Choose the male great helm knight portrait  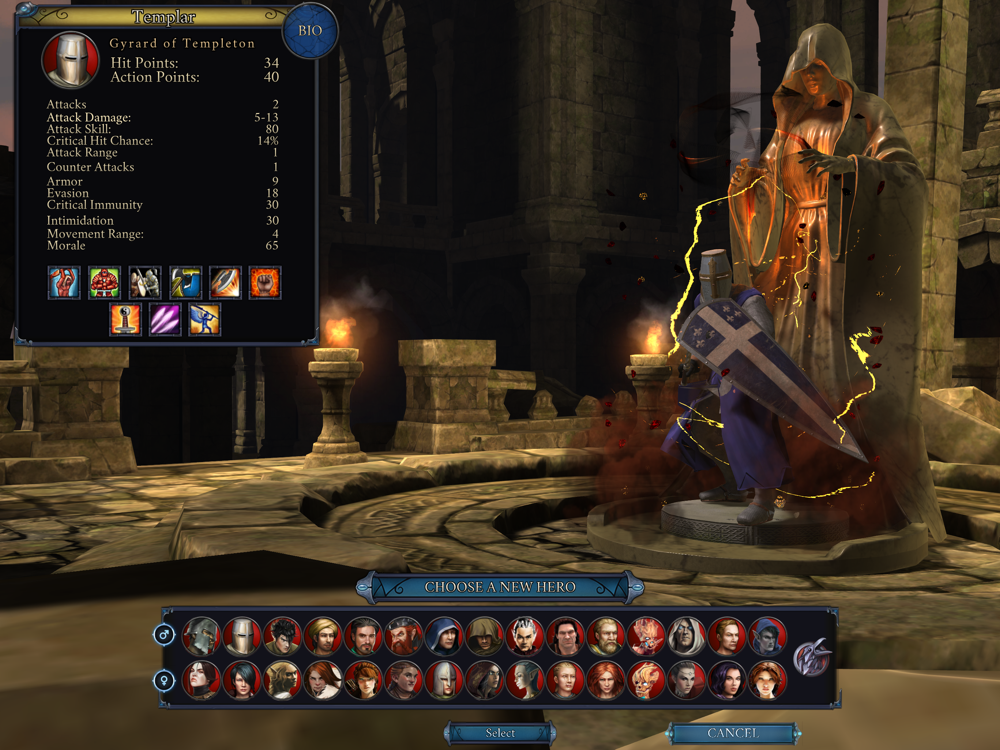click(241, 636)
